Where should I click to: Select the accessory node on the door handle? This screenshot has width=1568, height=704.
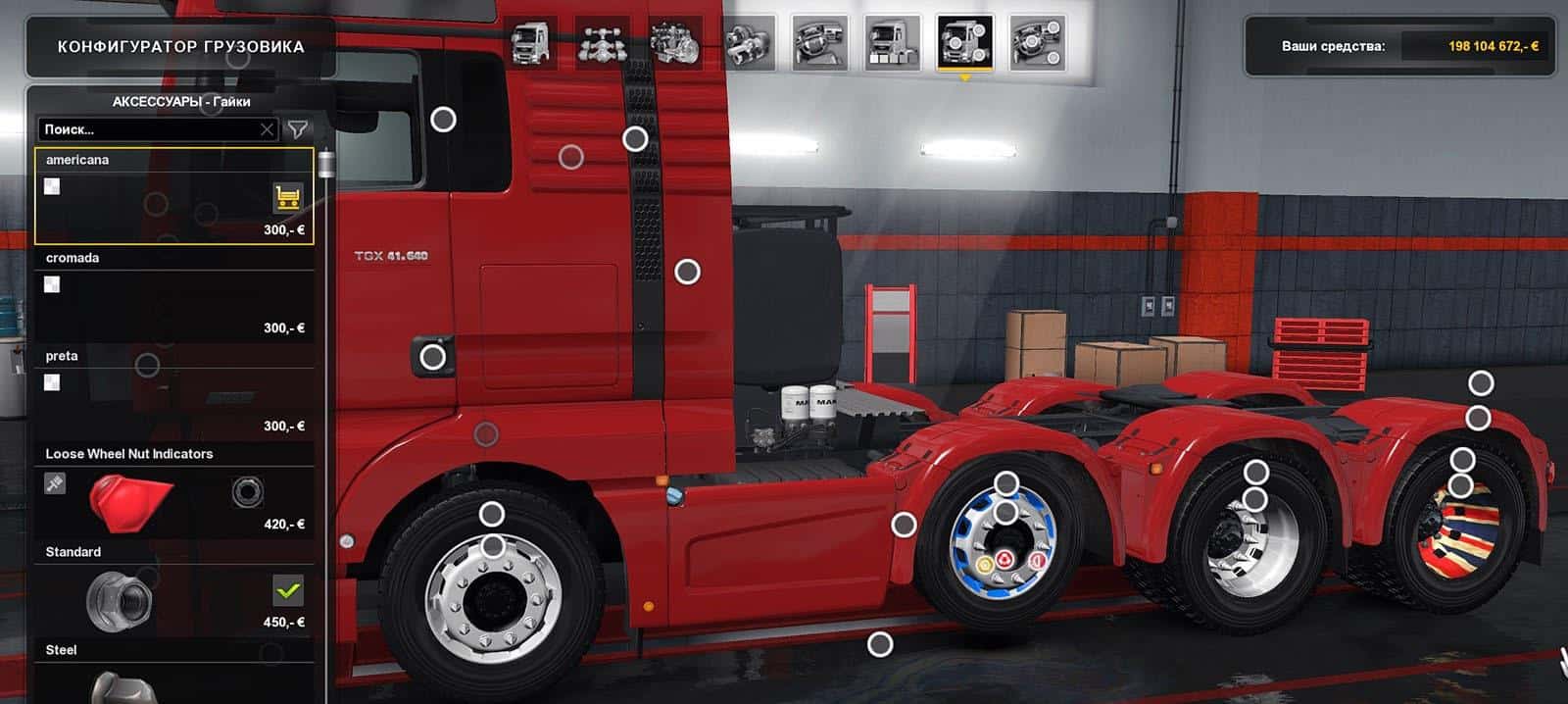(432, 357)
